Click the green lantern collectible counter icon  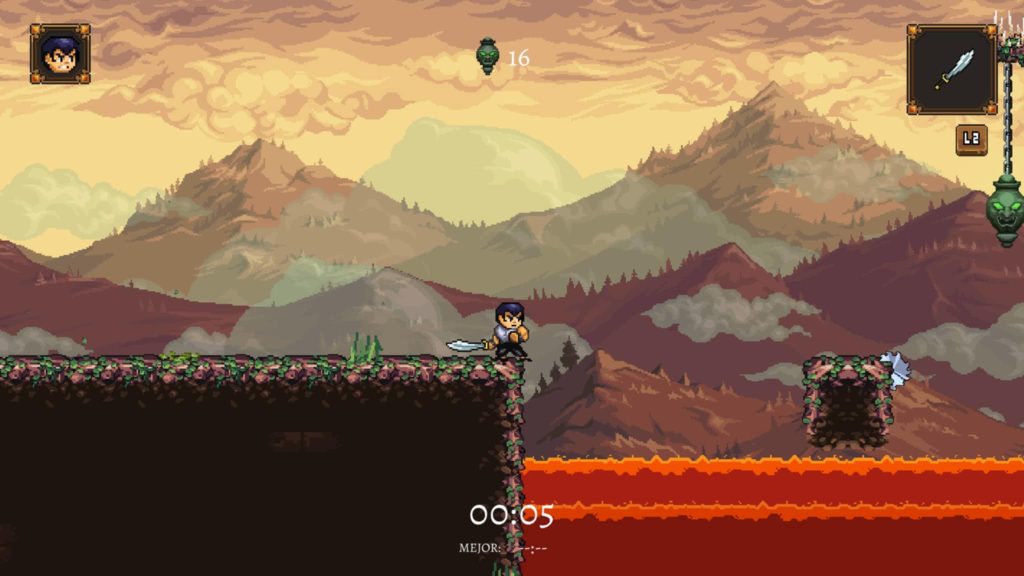pyautogui.click(x=488, y=56)
